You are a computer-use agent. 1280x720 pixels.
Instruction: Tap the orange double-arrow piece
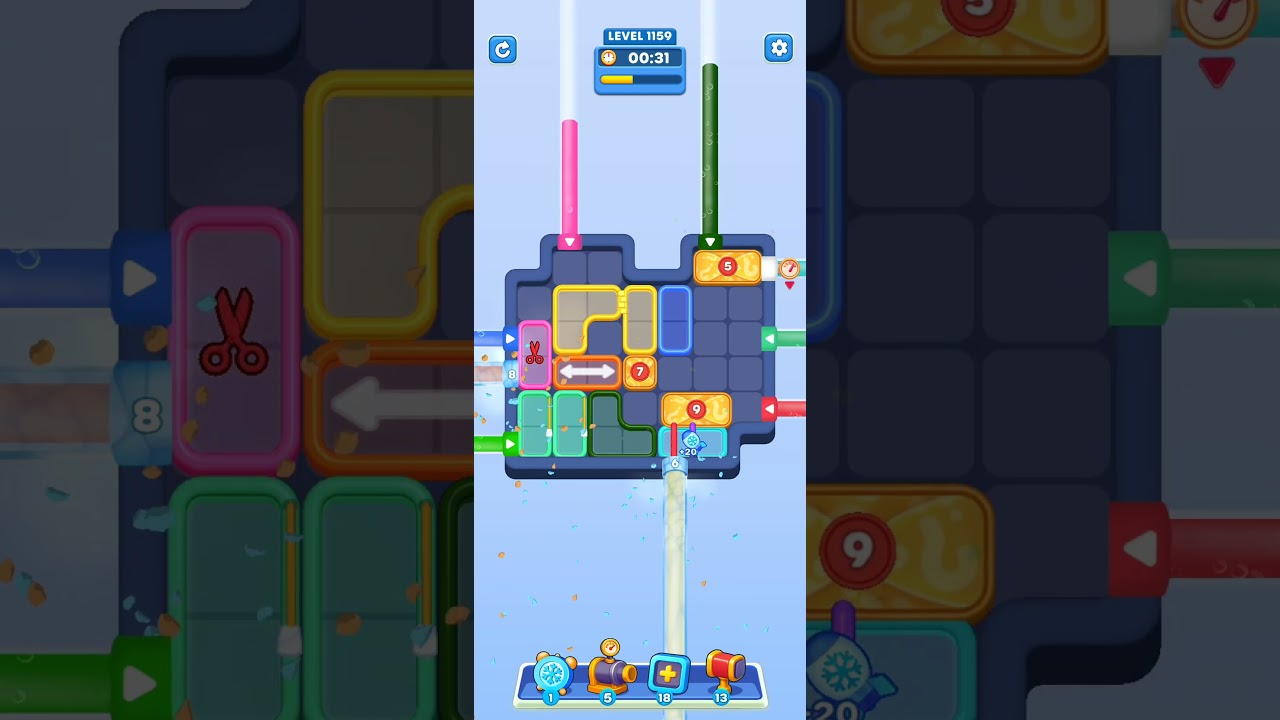click(587, 372)
